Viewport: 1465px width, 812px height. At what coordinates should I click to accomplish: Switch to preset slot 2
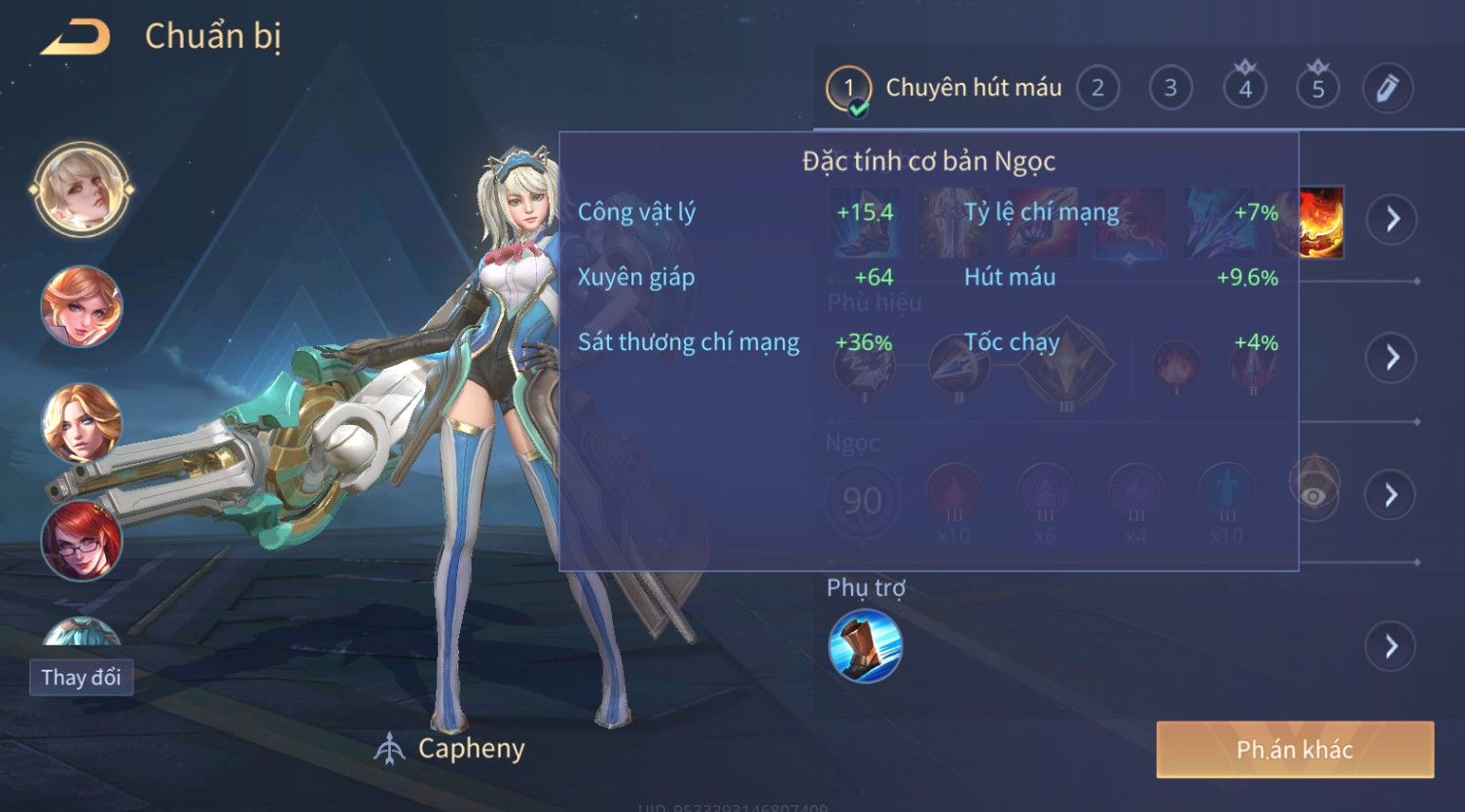[1097, 88]
